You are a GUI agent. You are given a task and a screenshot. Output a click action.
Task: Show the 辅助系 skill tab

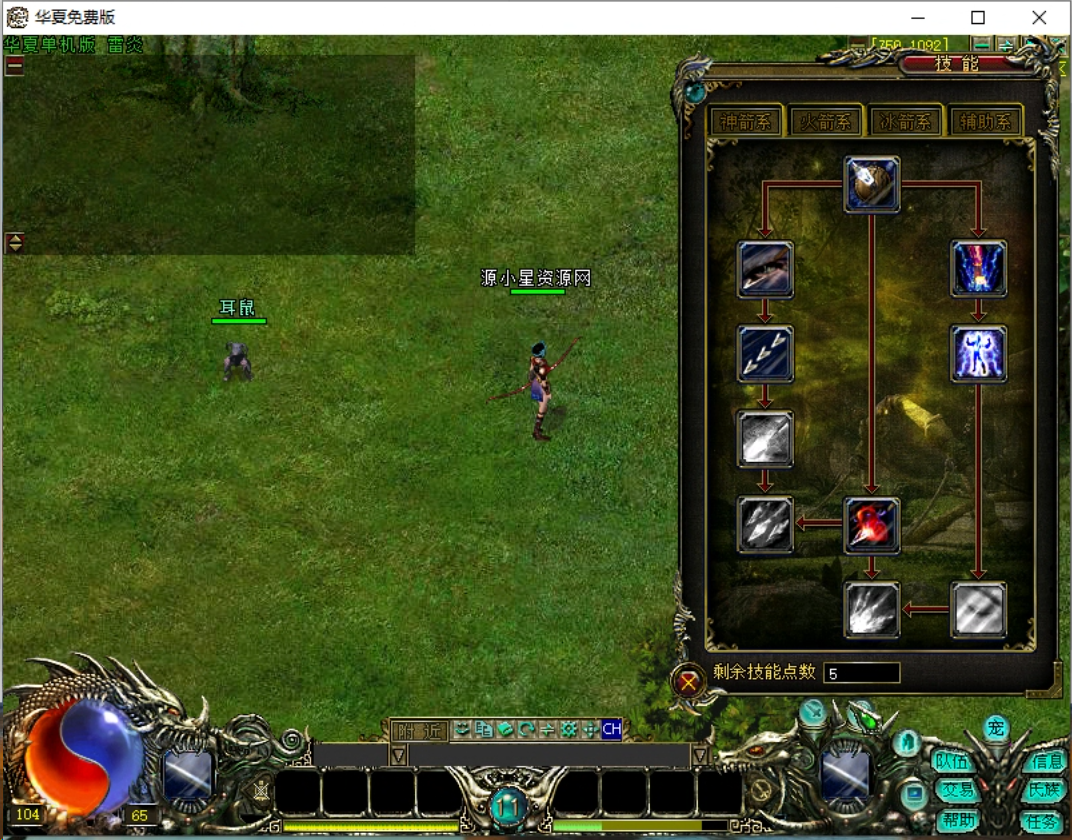985,122
